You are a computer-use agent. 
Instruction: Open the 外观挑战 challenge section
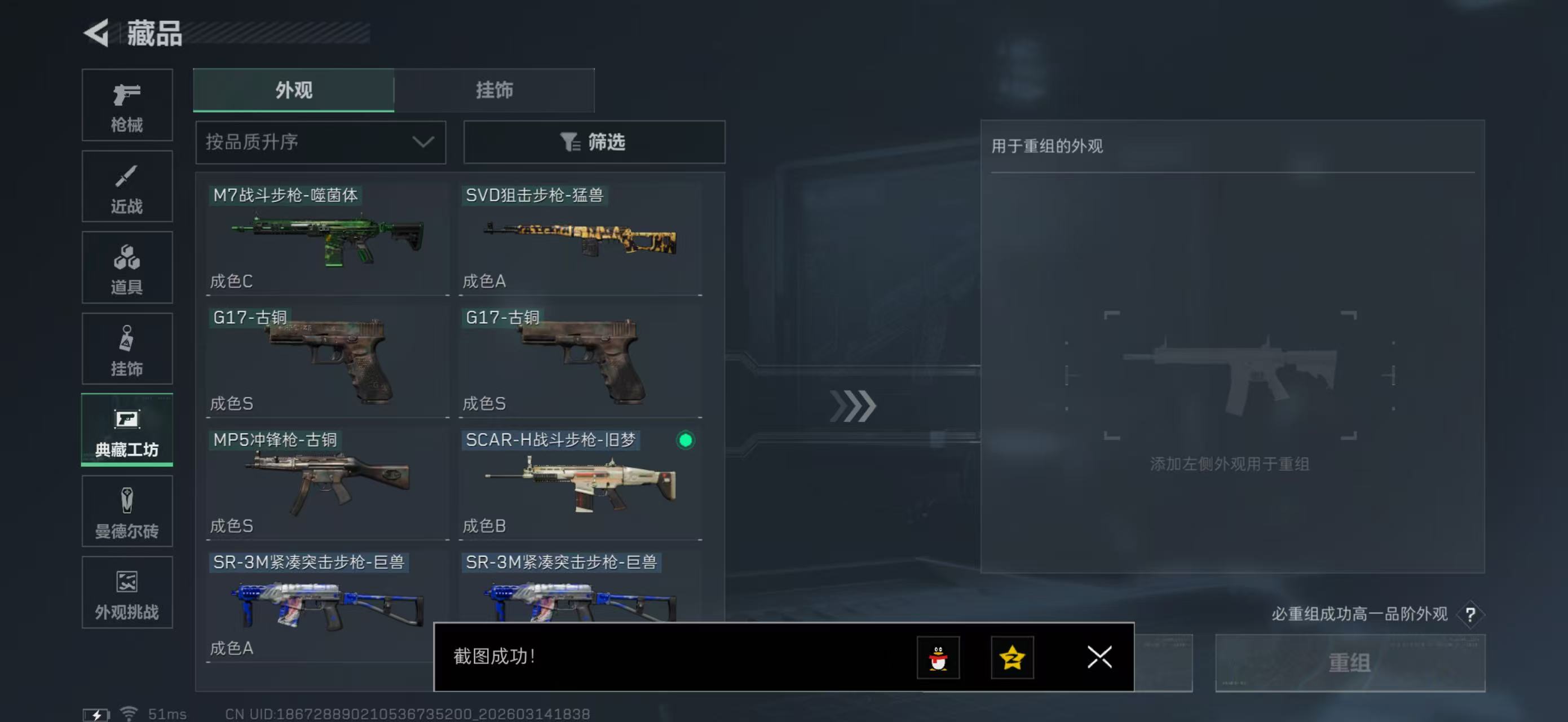click(127, 592)
